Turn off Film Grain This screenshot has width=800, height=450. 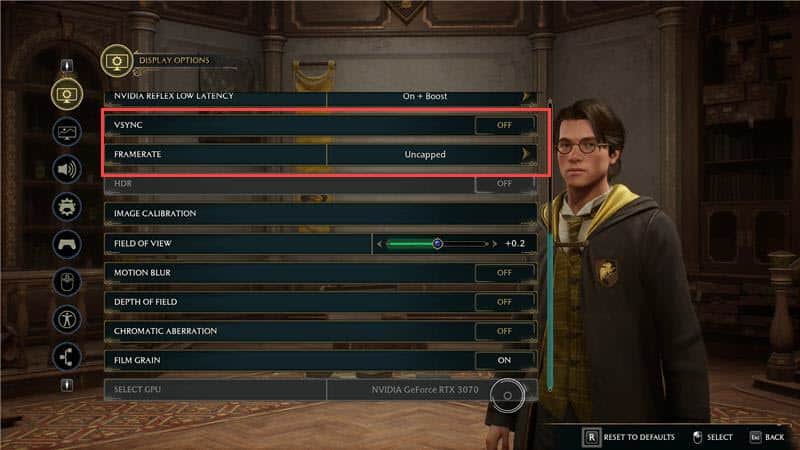pyautogui.click(x=503, y=359)
